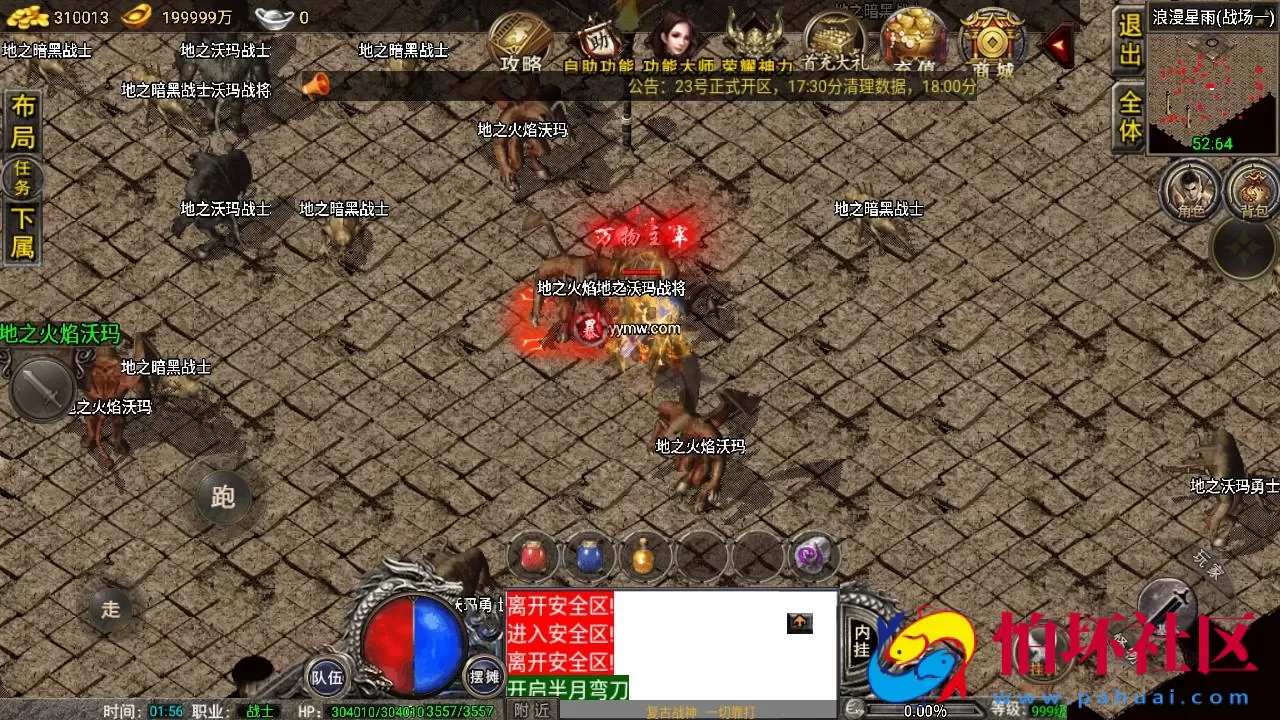
Task: Use the red potion quick slot
Action: [533, 558]
